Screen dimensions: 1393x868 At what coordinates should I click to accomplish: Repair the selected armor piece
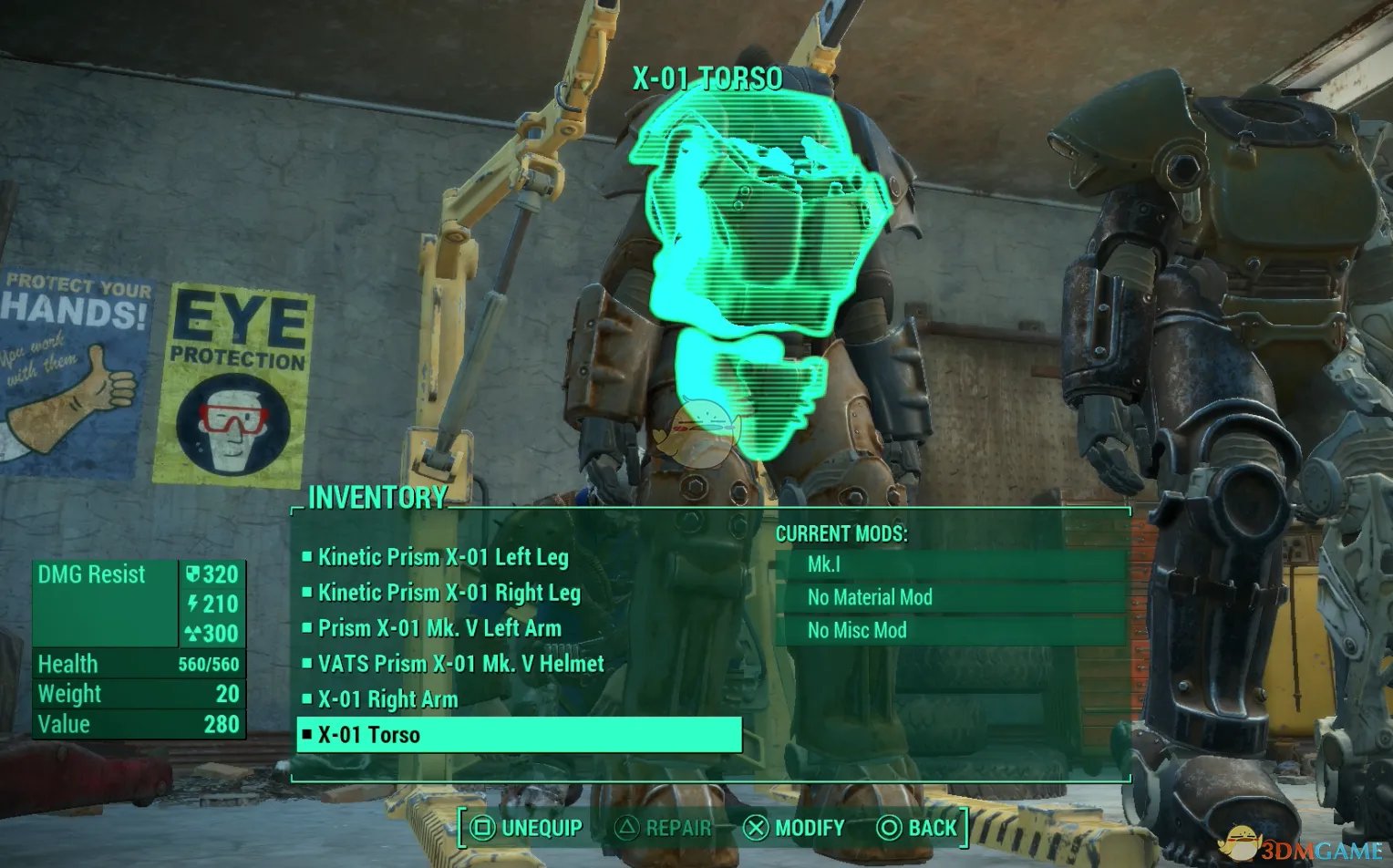coord(664,828)
